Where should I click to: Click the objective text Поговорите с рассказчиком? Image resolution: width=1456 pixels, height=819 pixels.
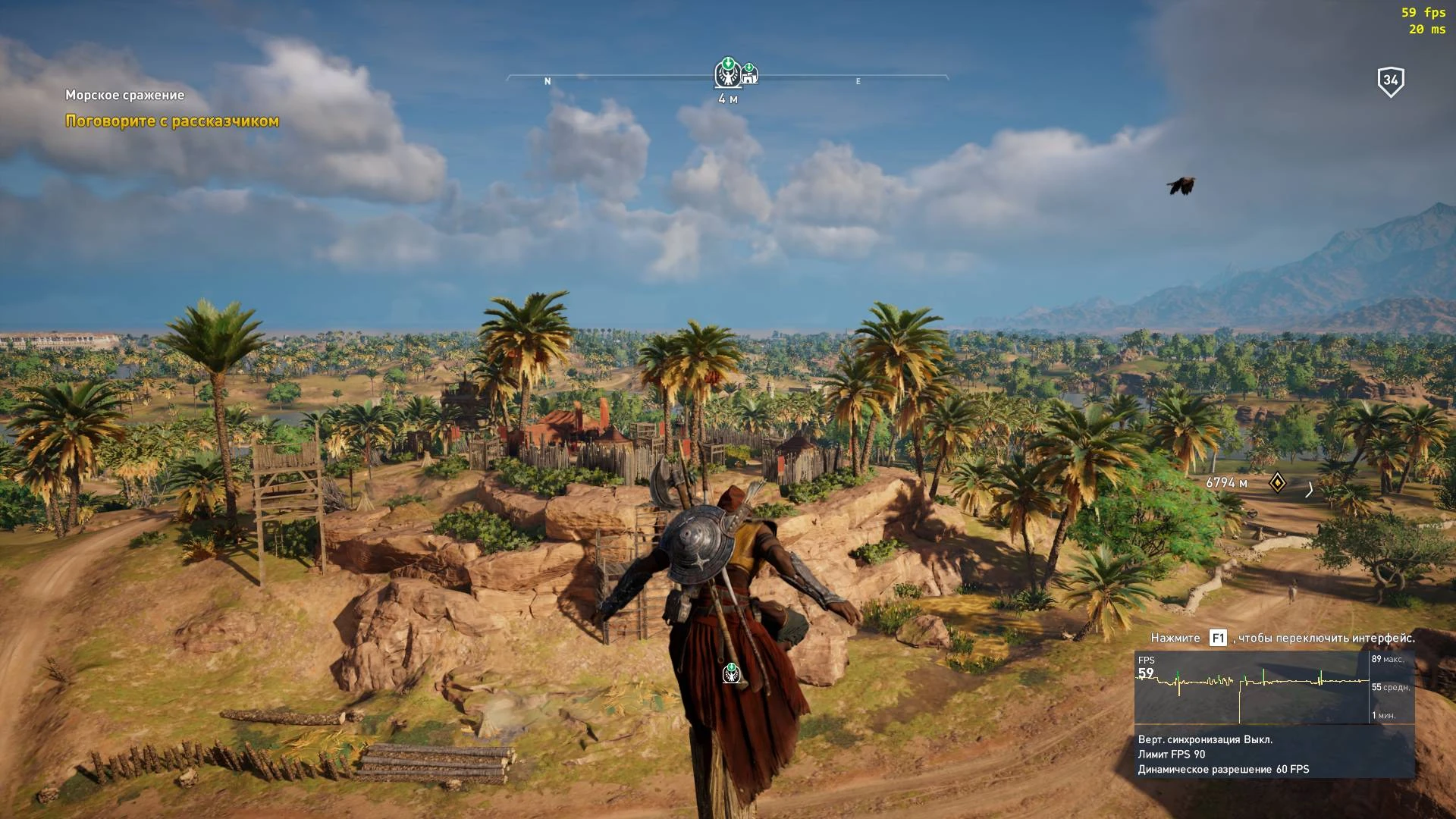(171, 121)
